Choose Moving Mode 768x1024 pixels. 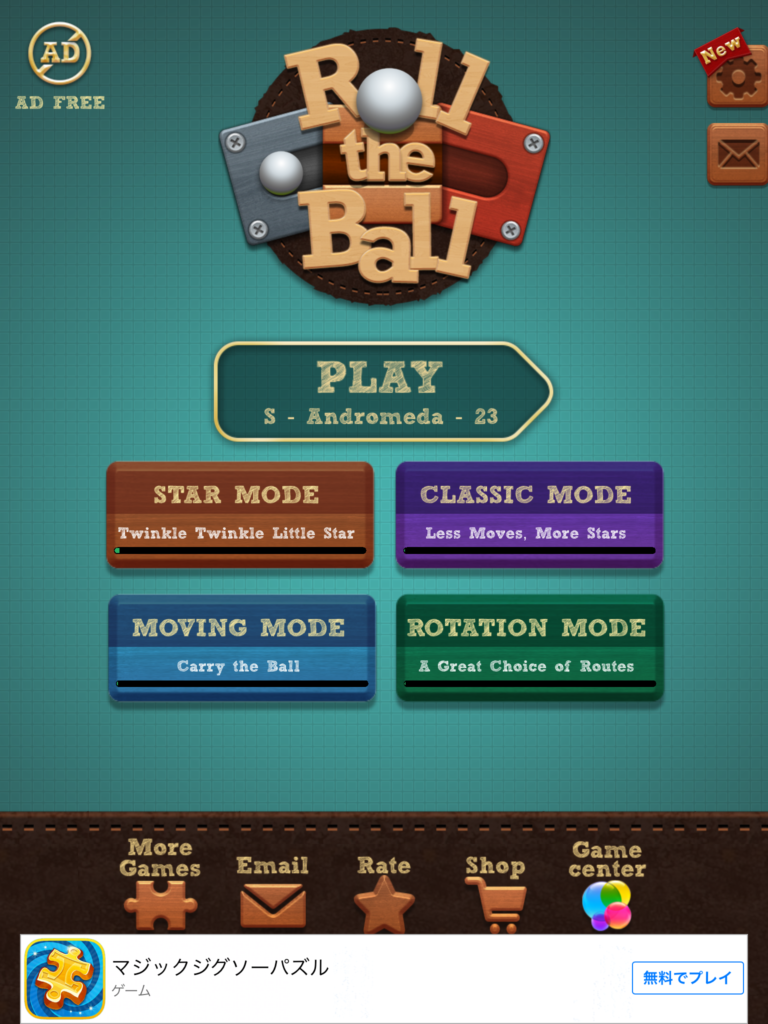(241, 647)
